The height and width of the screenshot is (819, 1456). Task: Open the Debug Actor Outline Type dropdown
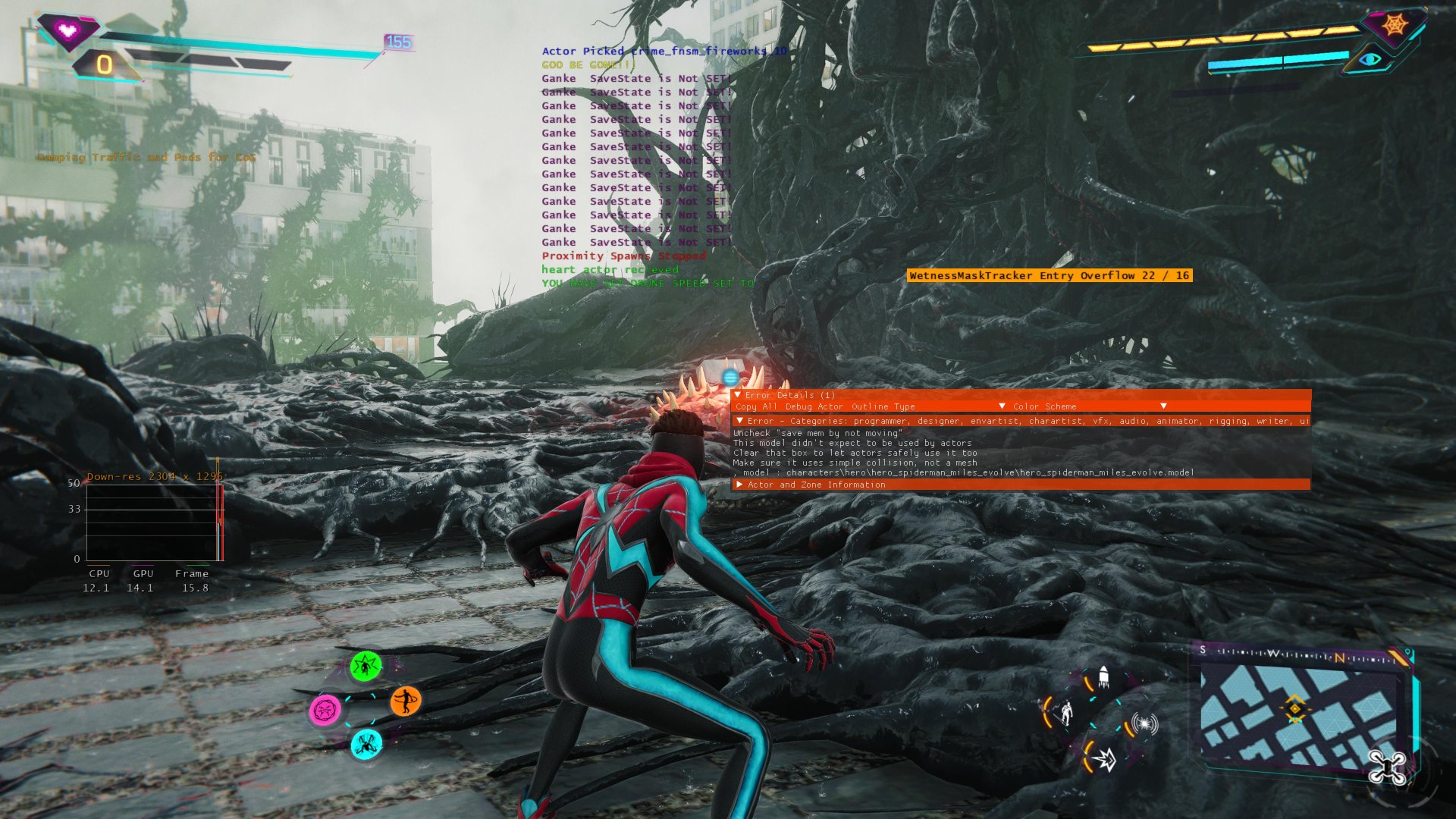[1002, 406]
